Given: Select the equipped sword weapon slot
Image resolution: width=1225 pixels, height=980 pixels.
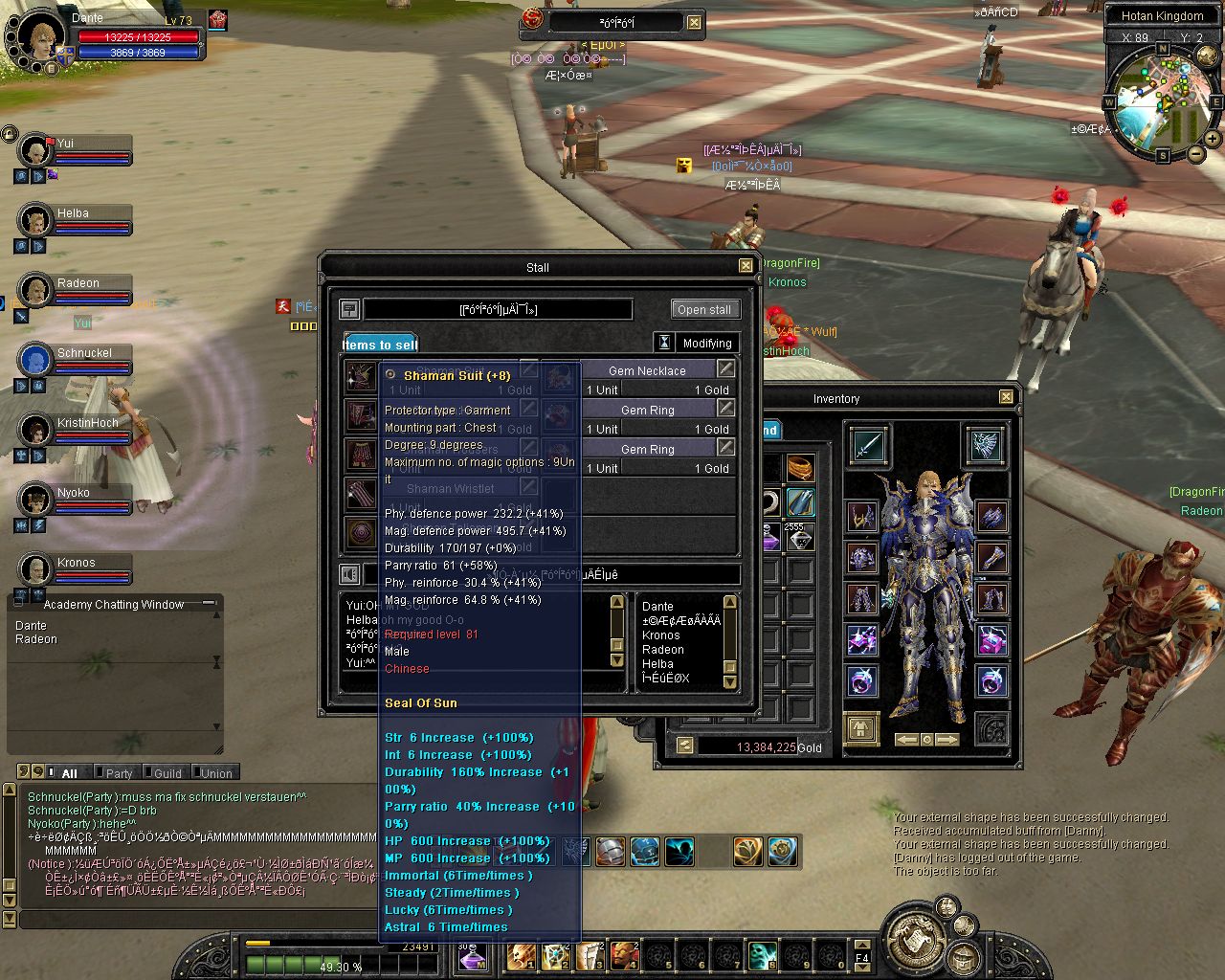Looking at the screenshot, I should (868, 446).
